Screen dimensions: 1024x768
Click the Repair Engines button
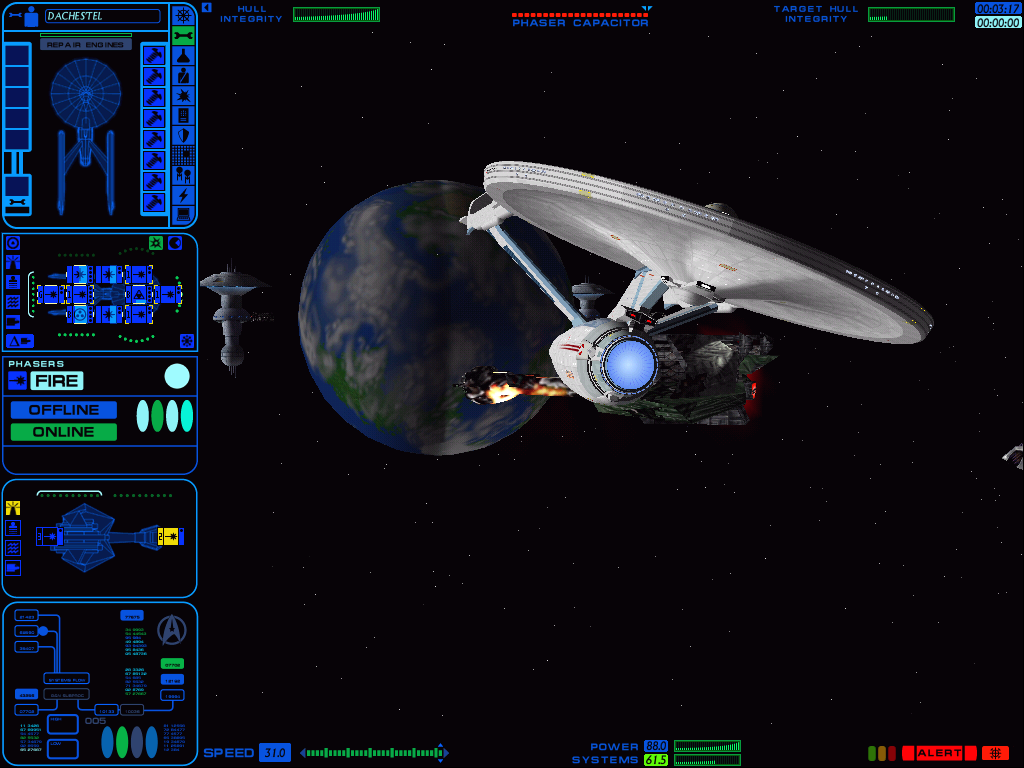(x=86, y=45)
